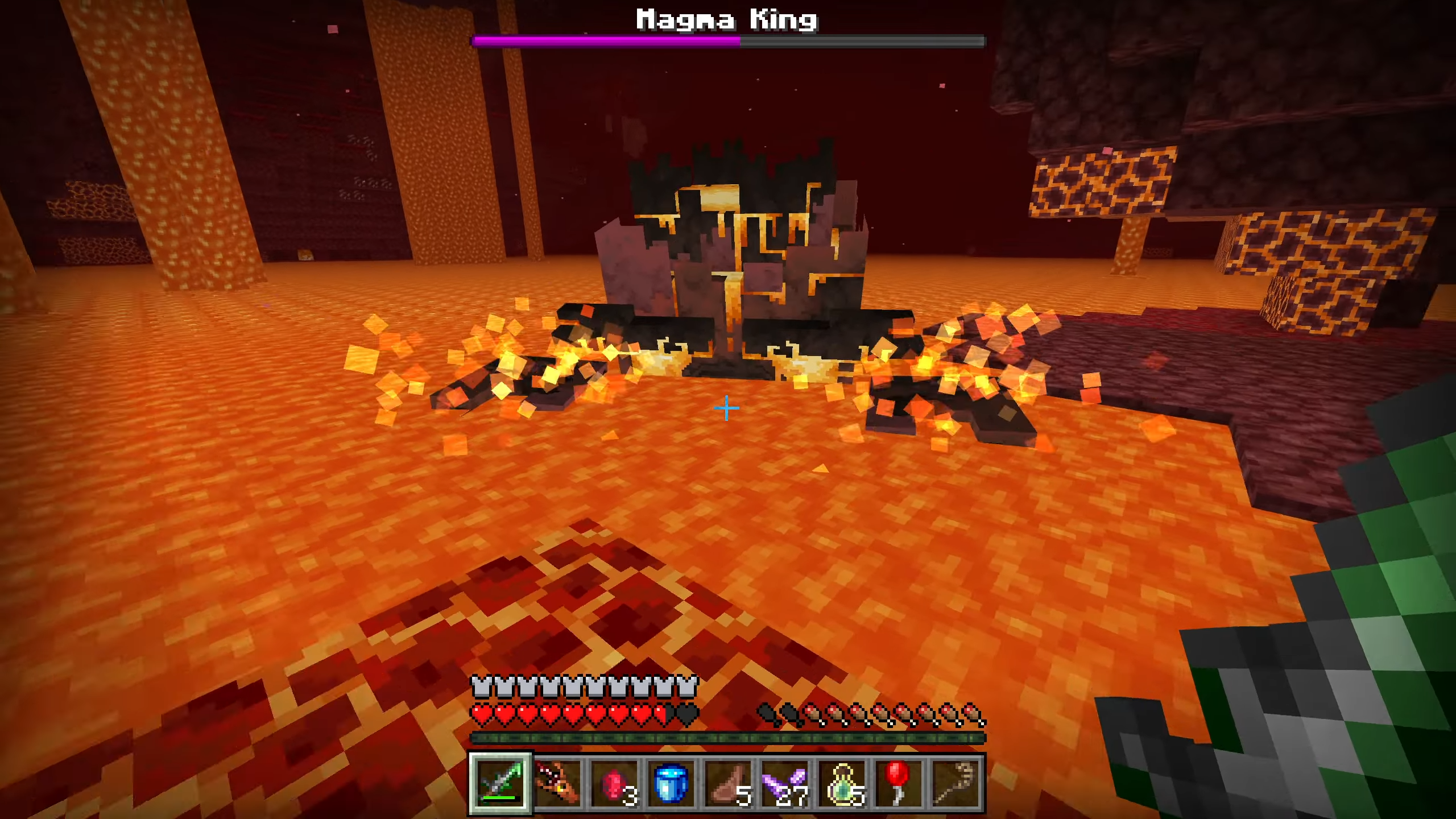This screenshot has width=1456, height=819.
Task: Pick the brown leather item slot
Action: point(728,784)
